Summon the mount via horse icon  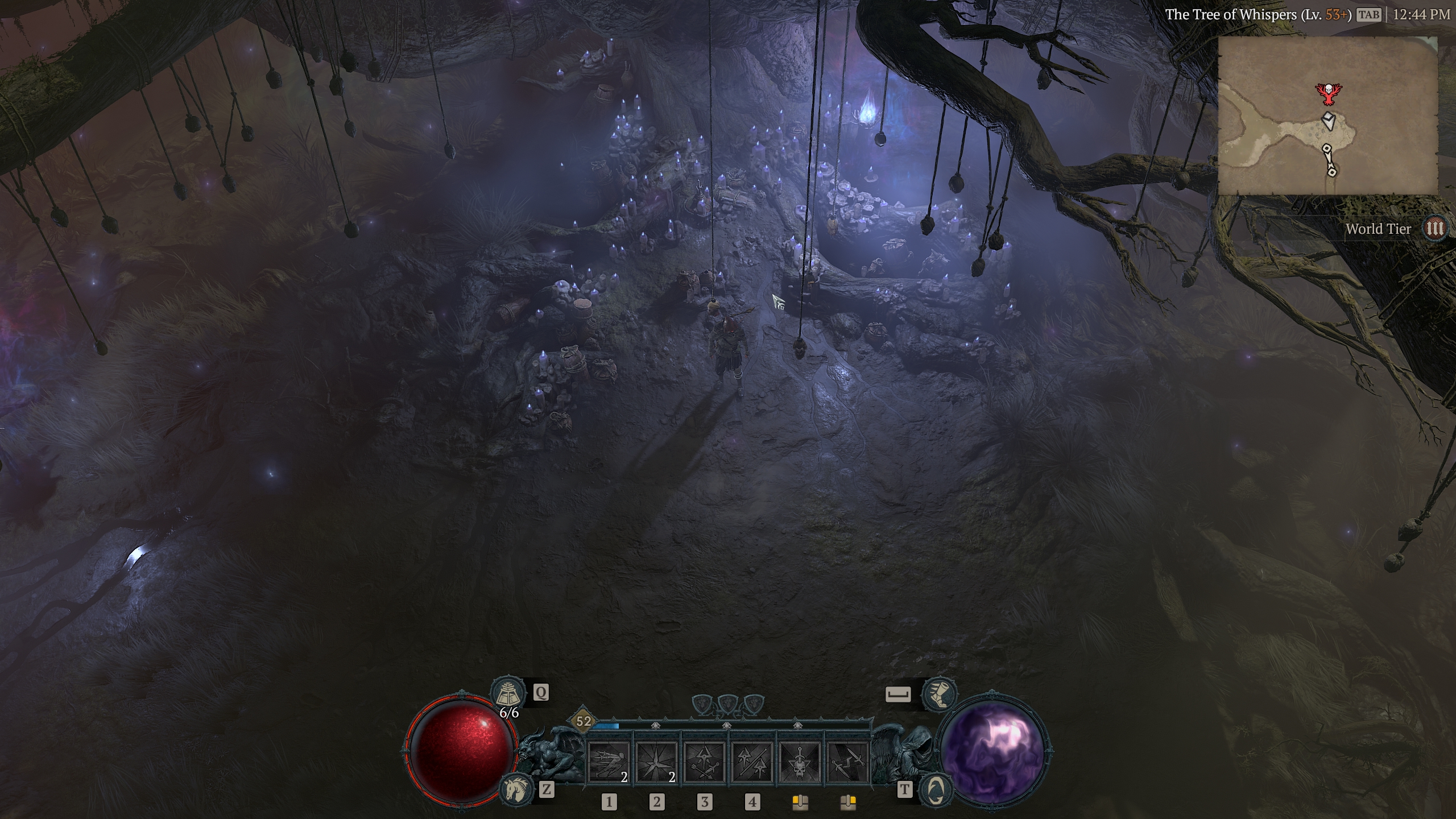(x=516, y=788)
